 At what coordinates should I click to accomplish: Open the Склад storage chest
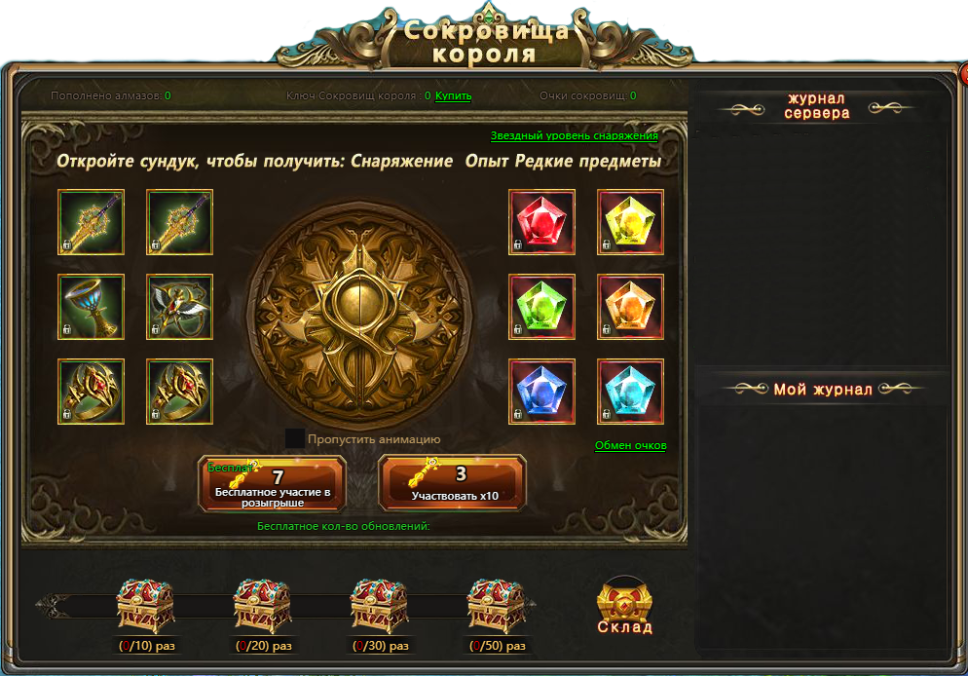click(625, 606)
